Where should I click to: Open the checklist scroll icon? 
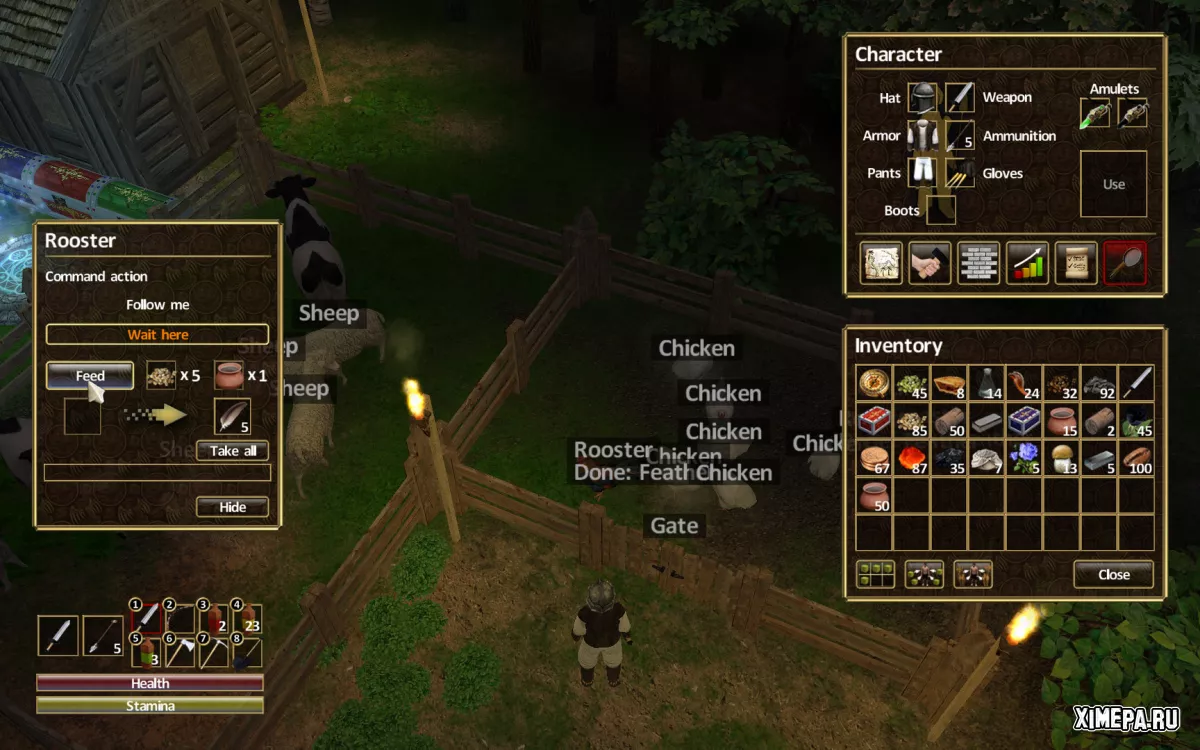1076,263
